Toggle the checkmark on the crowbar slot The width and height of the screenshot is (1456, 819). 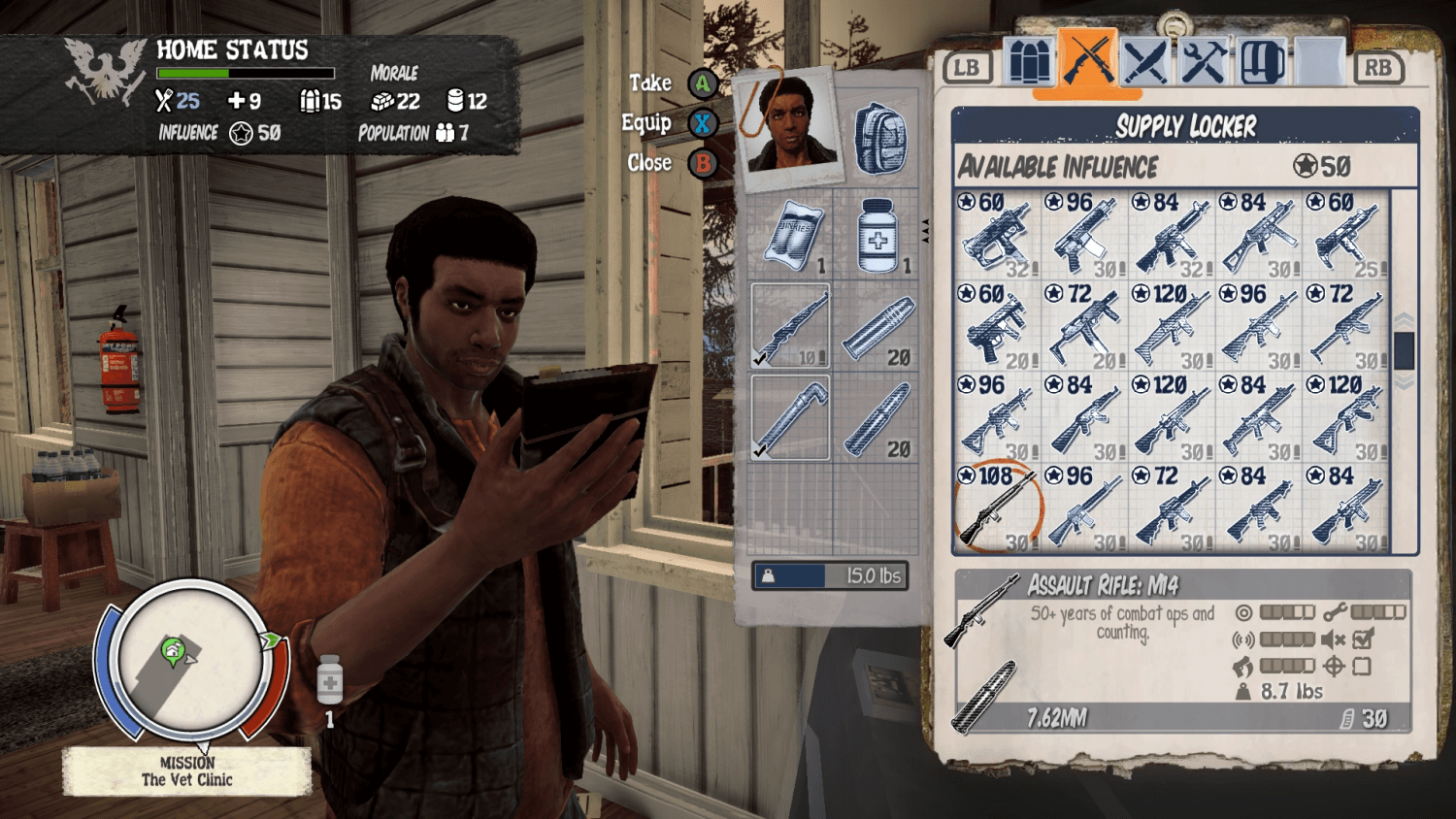[760, 451]
